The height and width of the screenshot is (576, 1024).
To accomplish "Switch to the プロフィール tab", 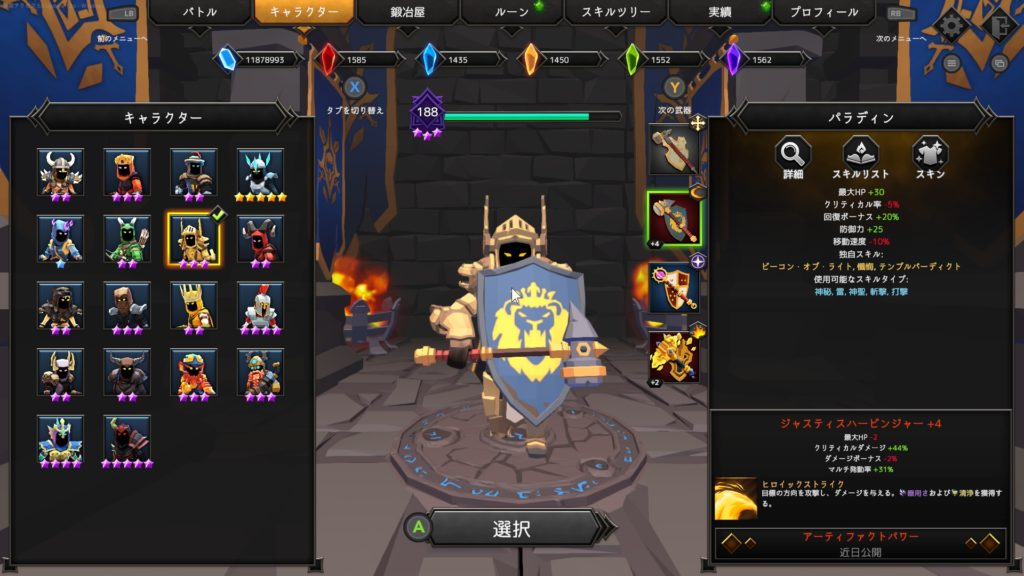I will pos(823,13).
